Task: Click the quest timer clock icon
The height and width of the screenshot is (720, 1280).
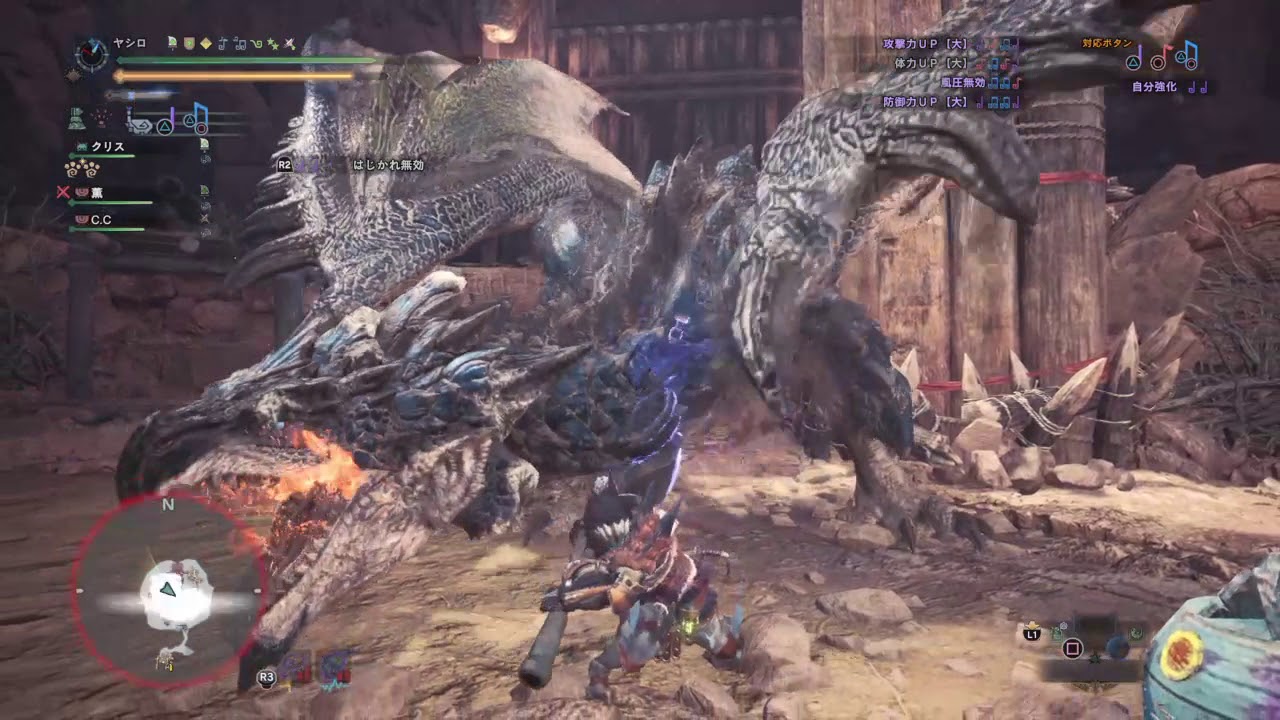Action: (91, 54)
